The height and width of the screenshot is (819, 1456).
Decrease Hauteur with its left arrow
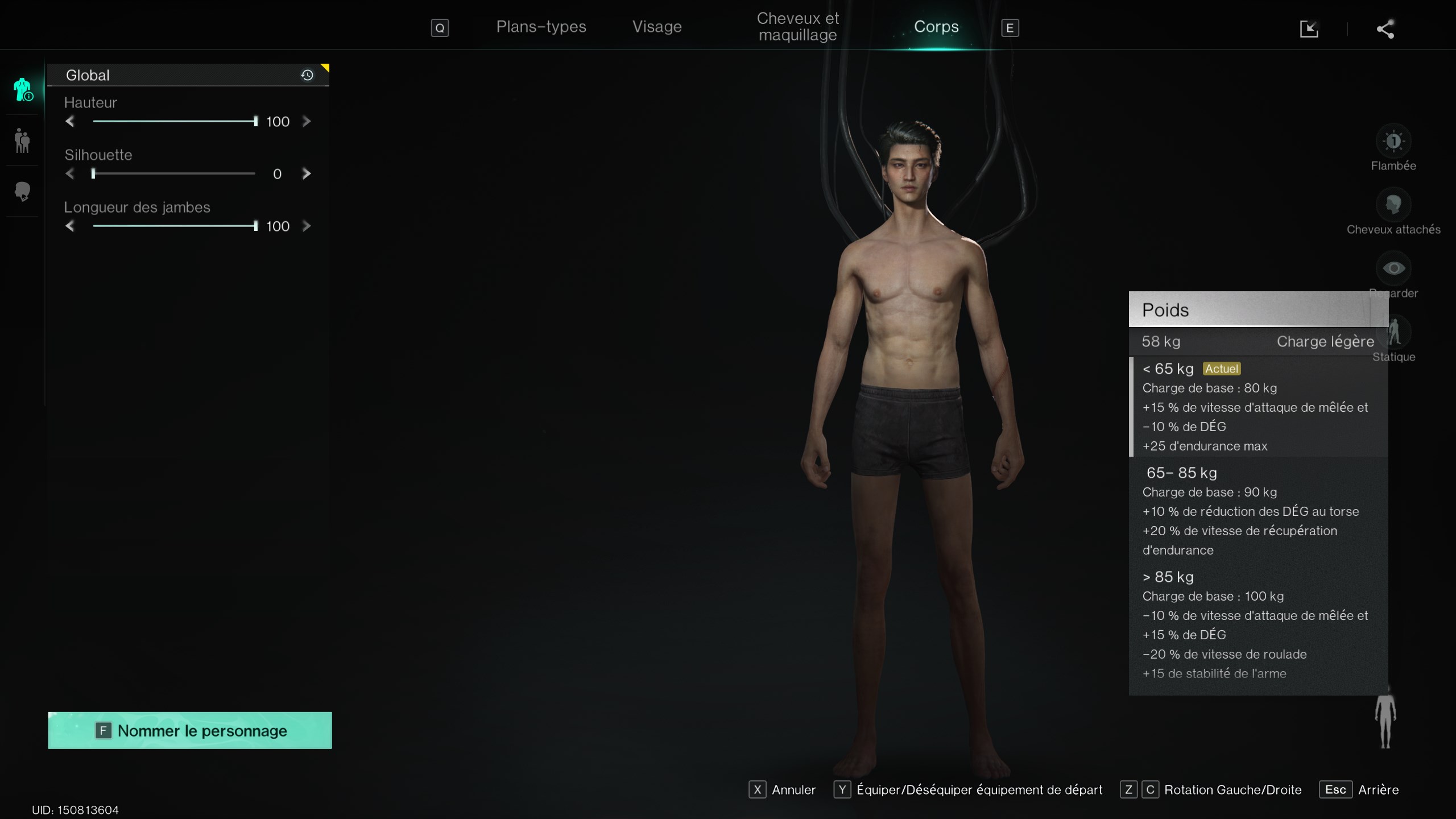tap(70, 121)
